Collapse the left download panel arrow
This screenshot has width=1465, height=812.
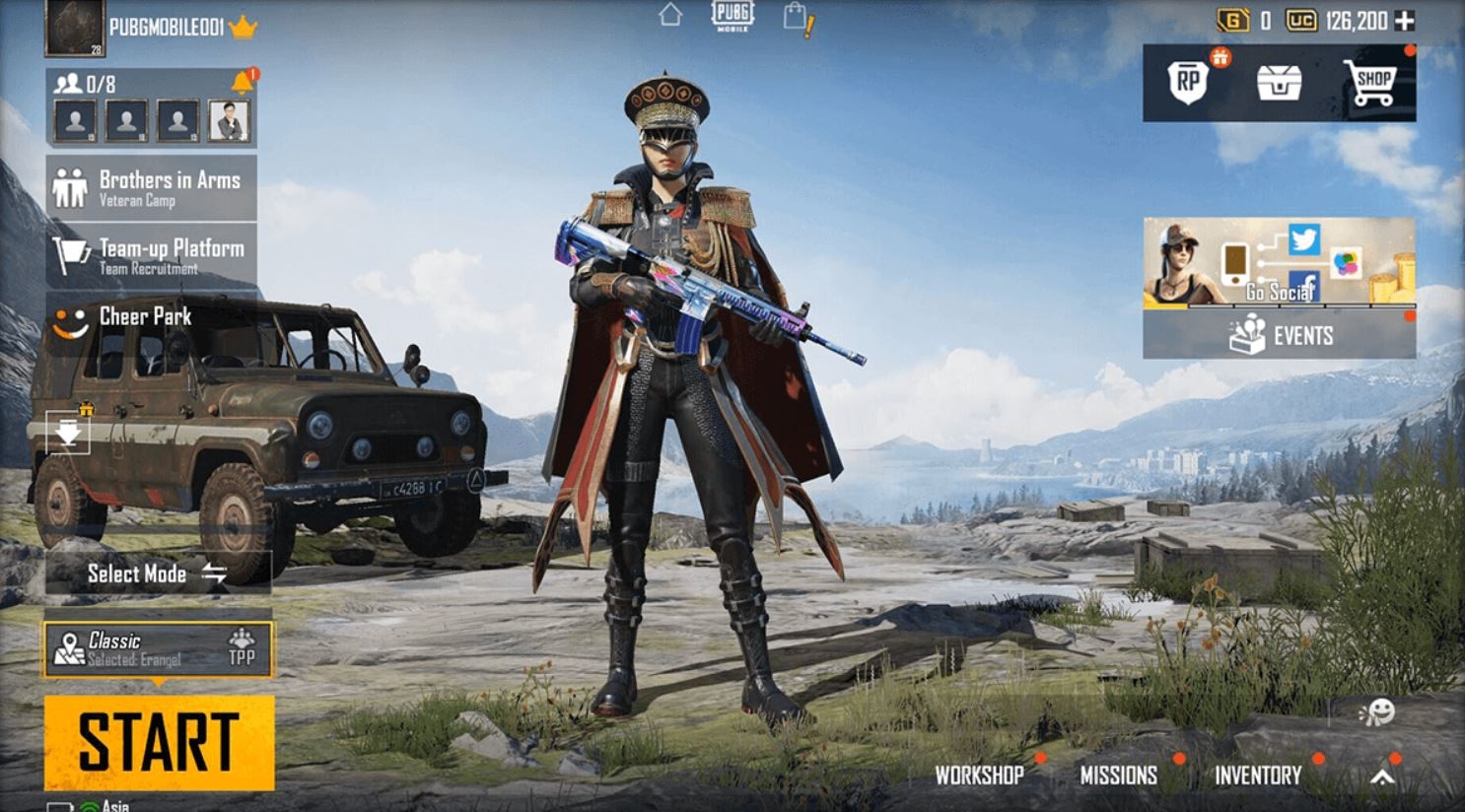tap(67, 431)
